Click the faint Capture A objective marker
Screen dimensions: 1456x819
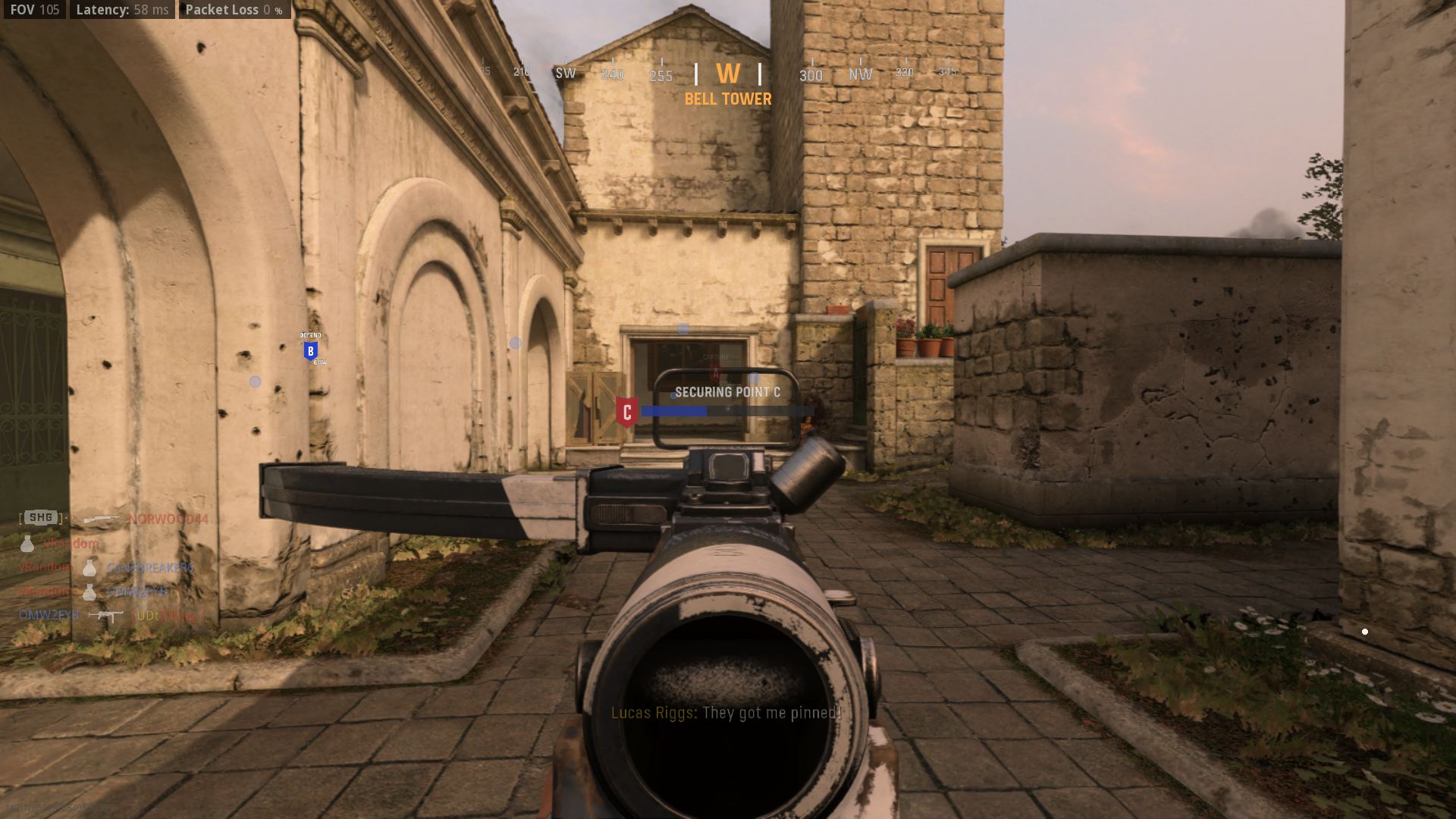(714, 372)
